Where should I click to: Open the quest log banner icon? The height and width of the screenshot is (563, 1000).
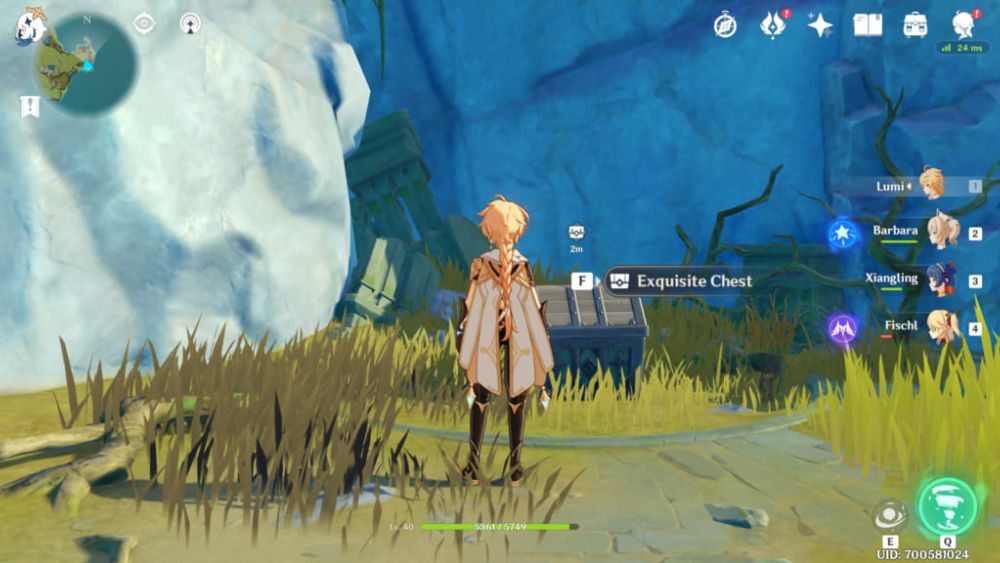pos(29,105)
